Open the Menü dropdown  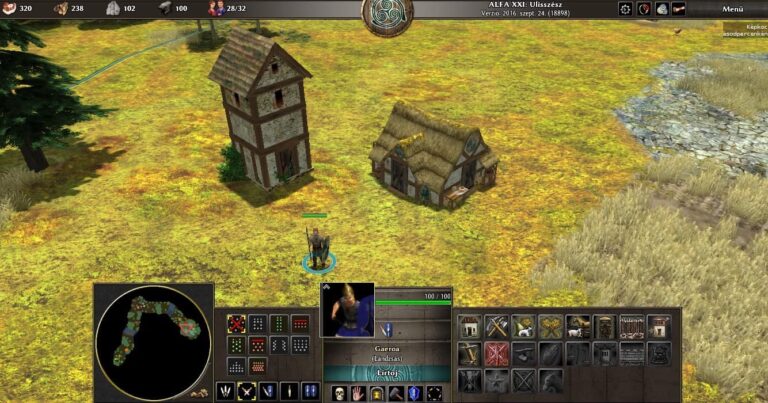tap(732, 9)
